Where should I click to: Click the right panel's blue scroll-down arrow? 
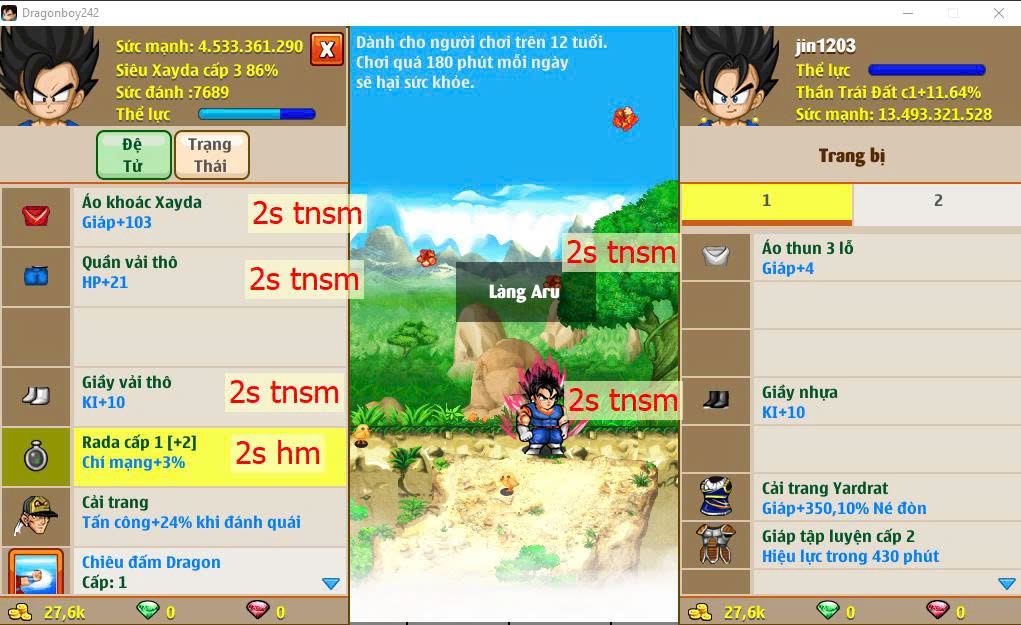[x=1007, y=583]
